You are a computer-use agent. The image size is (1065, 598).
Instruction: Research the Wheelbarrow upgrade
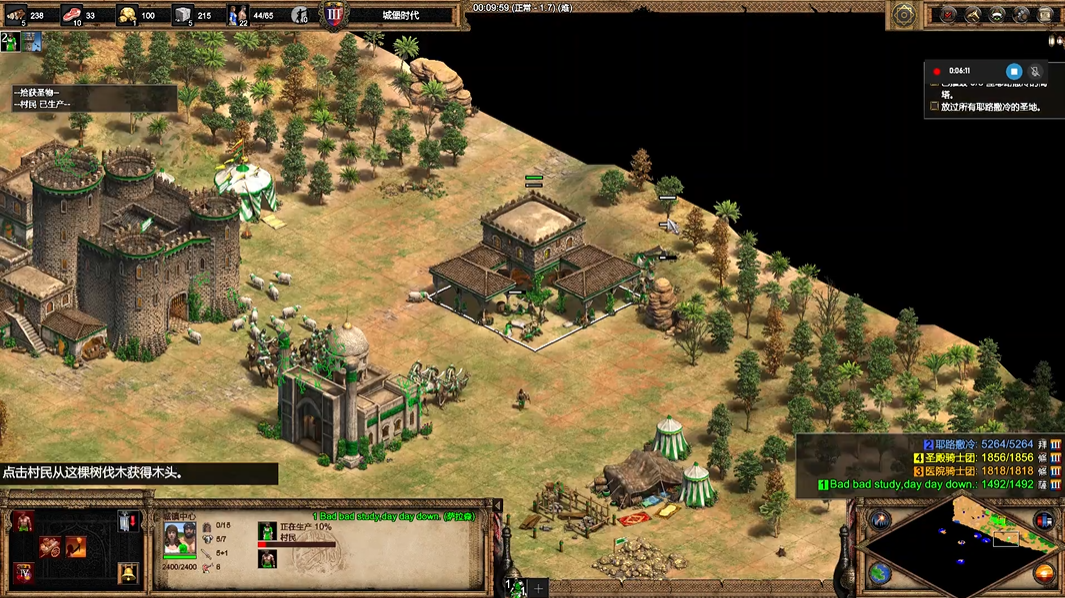(x=50, y=547)
